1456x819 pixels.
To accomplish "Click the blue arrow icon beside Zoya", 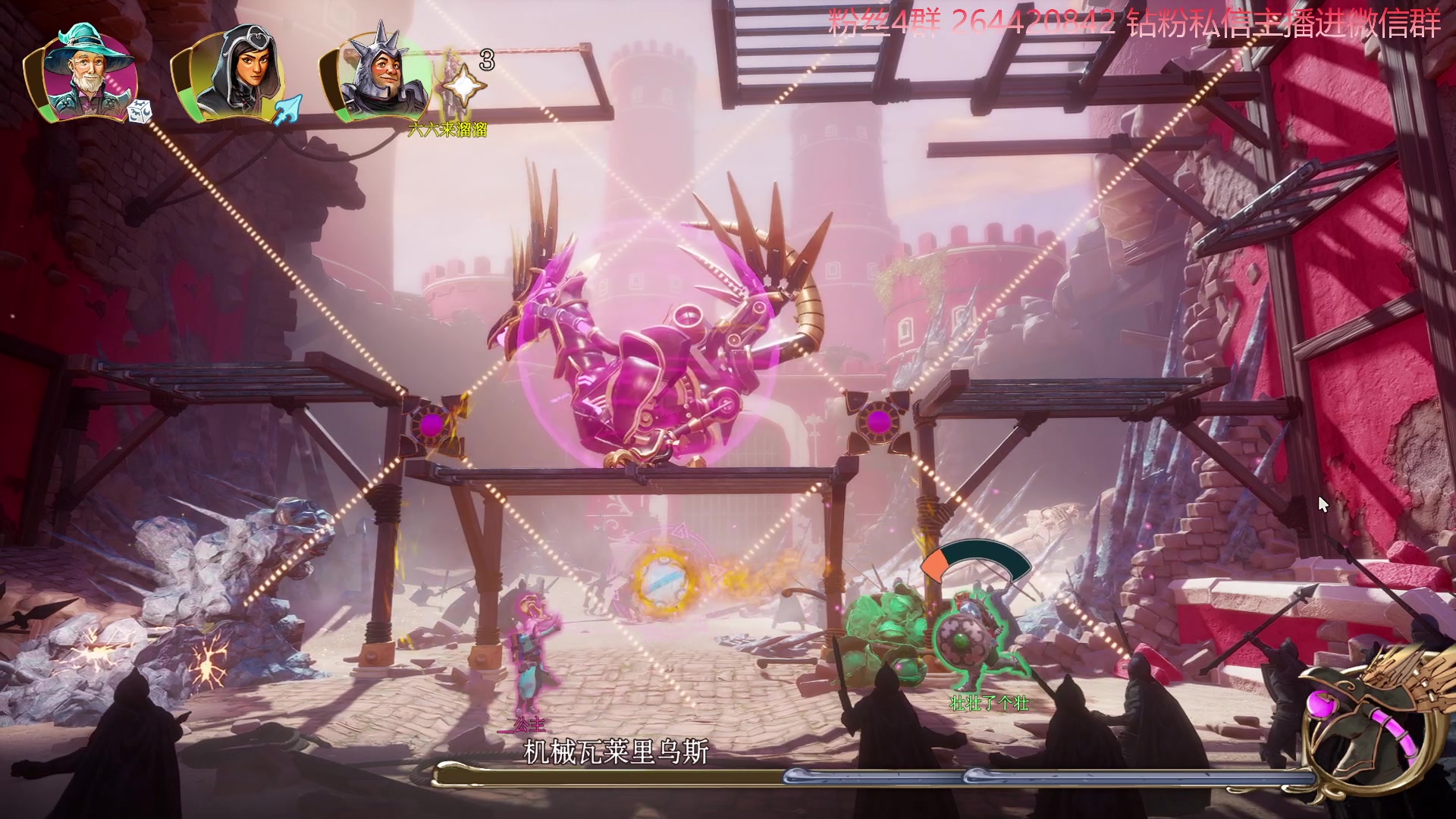I will coord(289,111).
